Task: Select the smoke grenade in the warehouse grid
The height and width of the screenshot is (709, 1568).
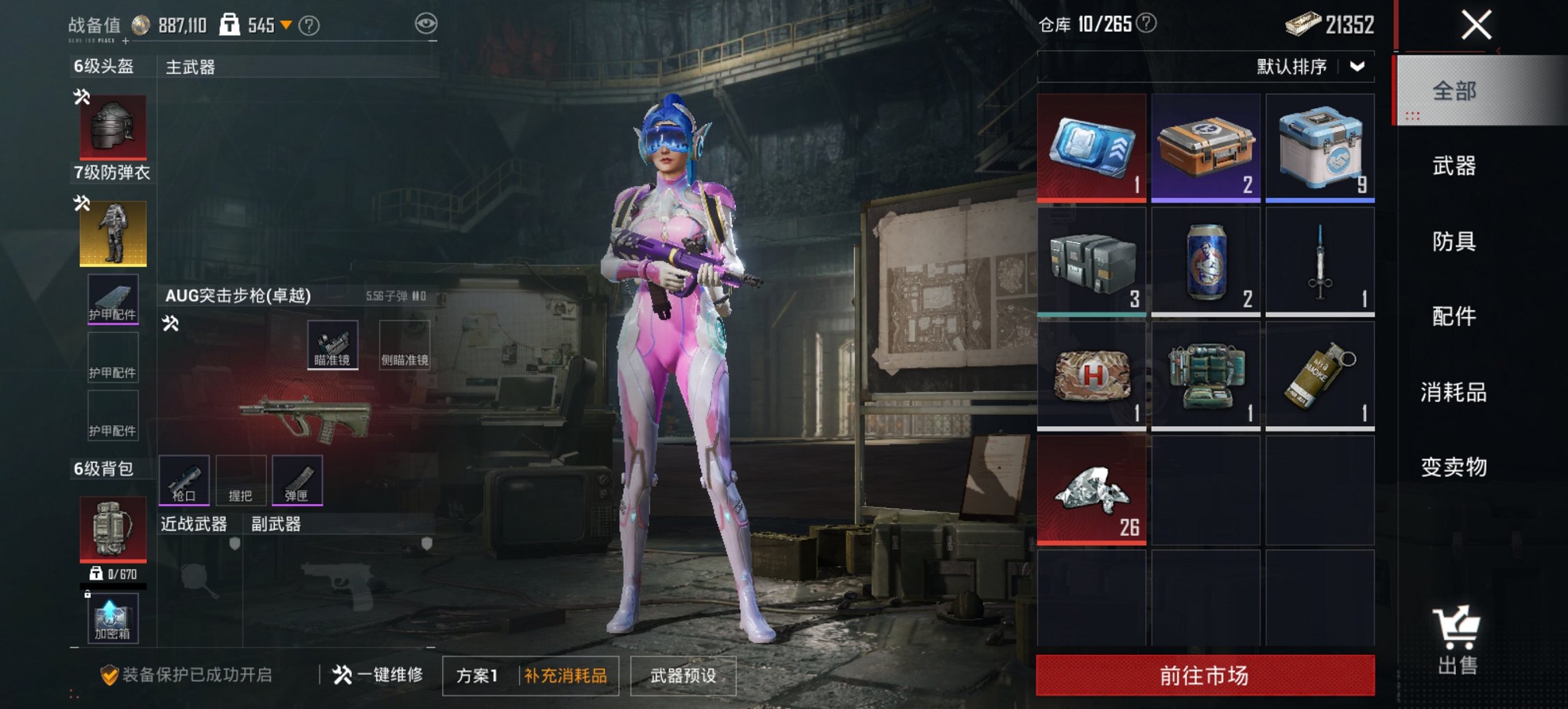Action: (1320, 378)
